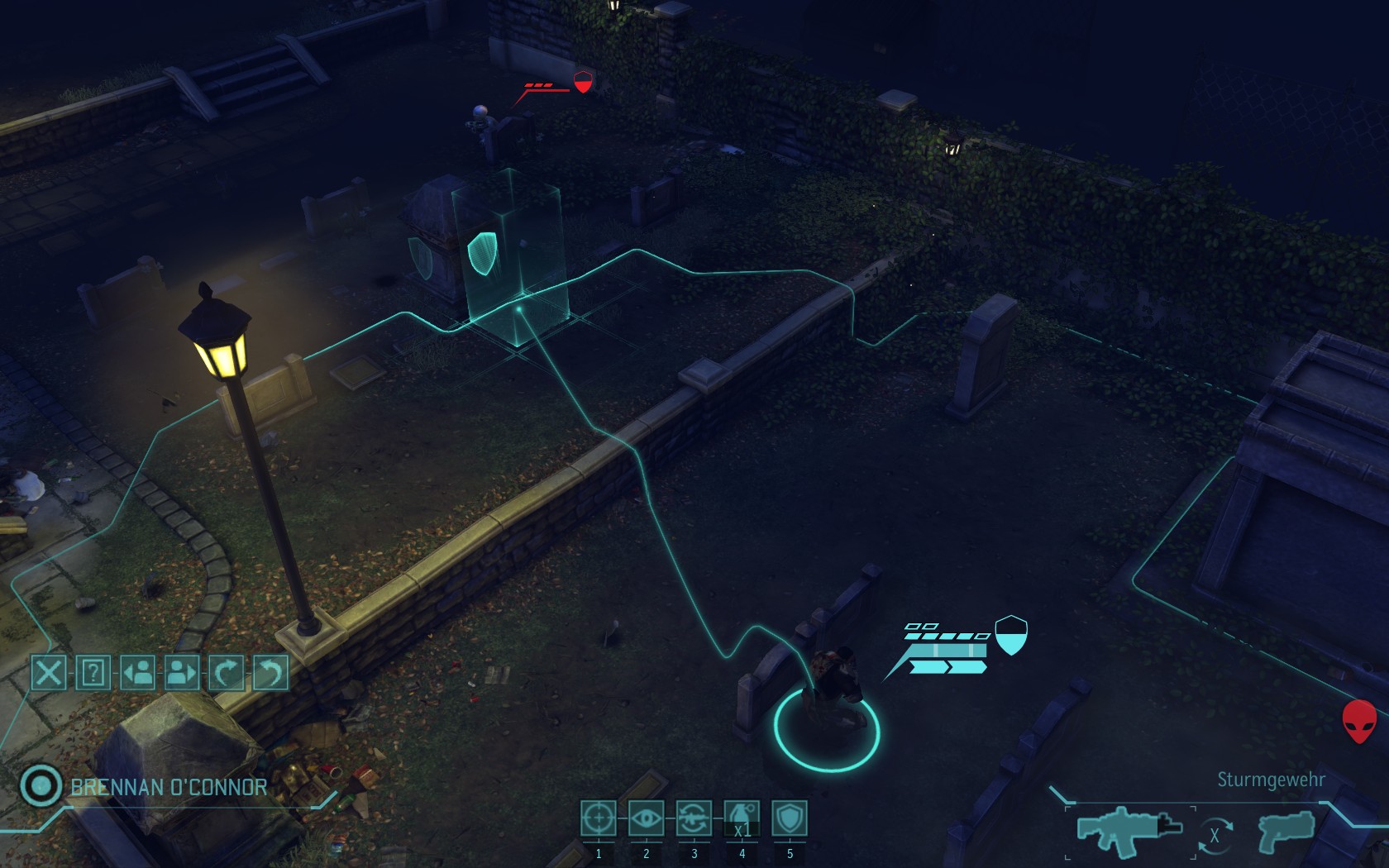1389x868 pixels.
Task: Open the soldier info question mark panel
Action: point(93,673)
